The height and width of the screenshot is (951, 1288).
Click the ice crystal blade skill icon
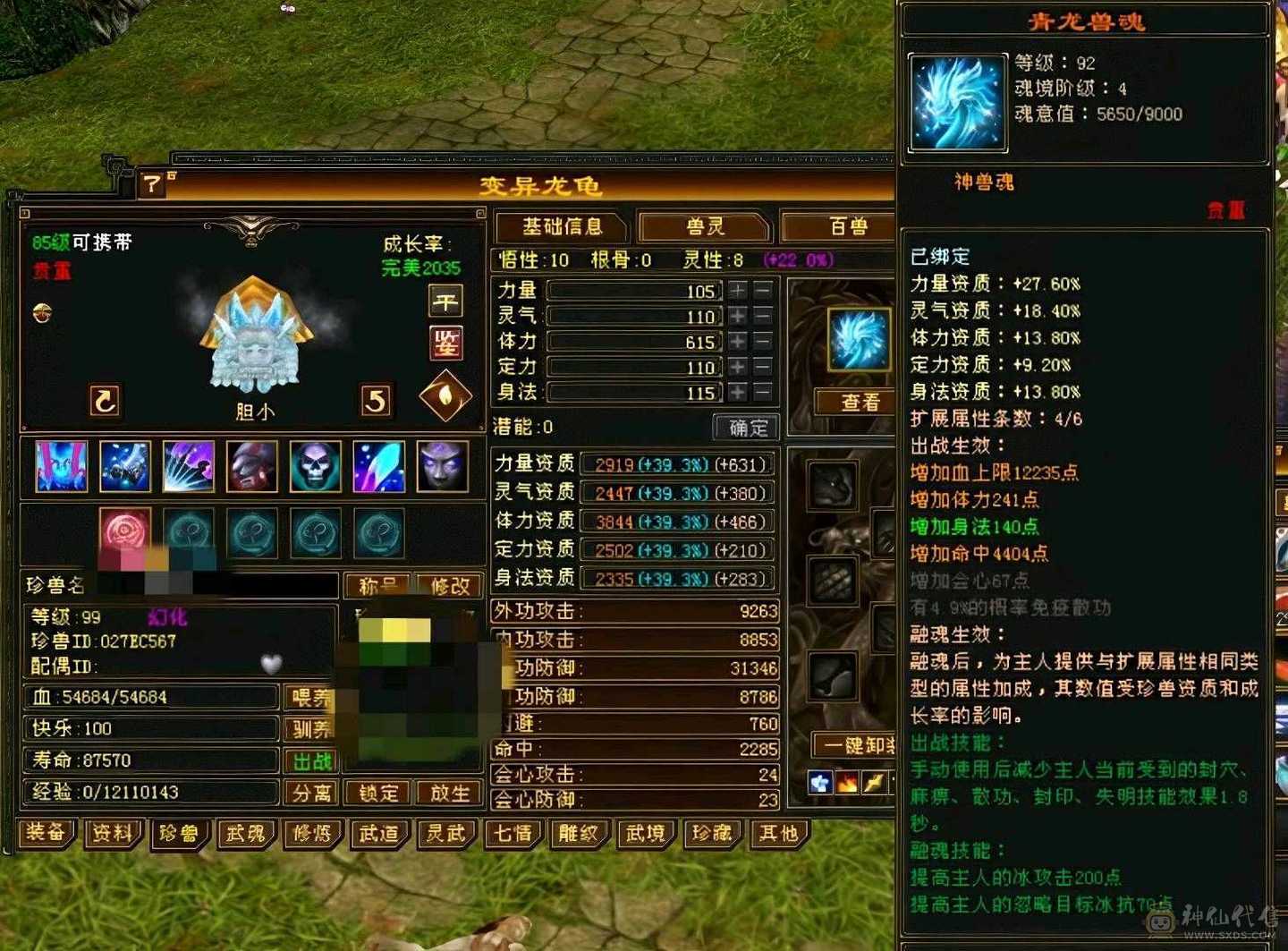[x=378, y=467]
